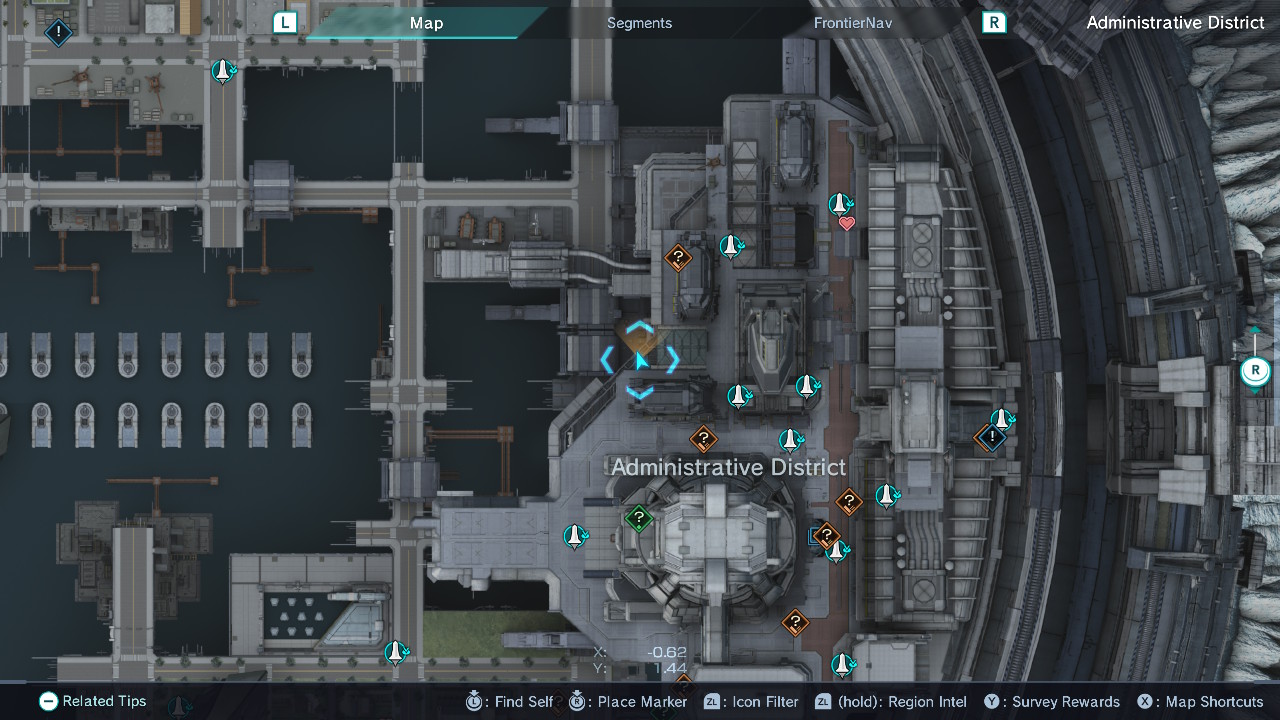1280x720 pixels.
Task: Click the pink heart rest spot marker
Action: coord(847,222)
